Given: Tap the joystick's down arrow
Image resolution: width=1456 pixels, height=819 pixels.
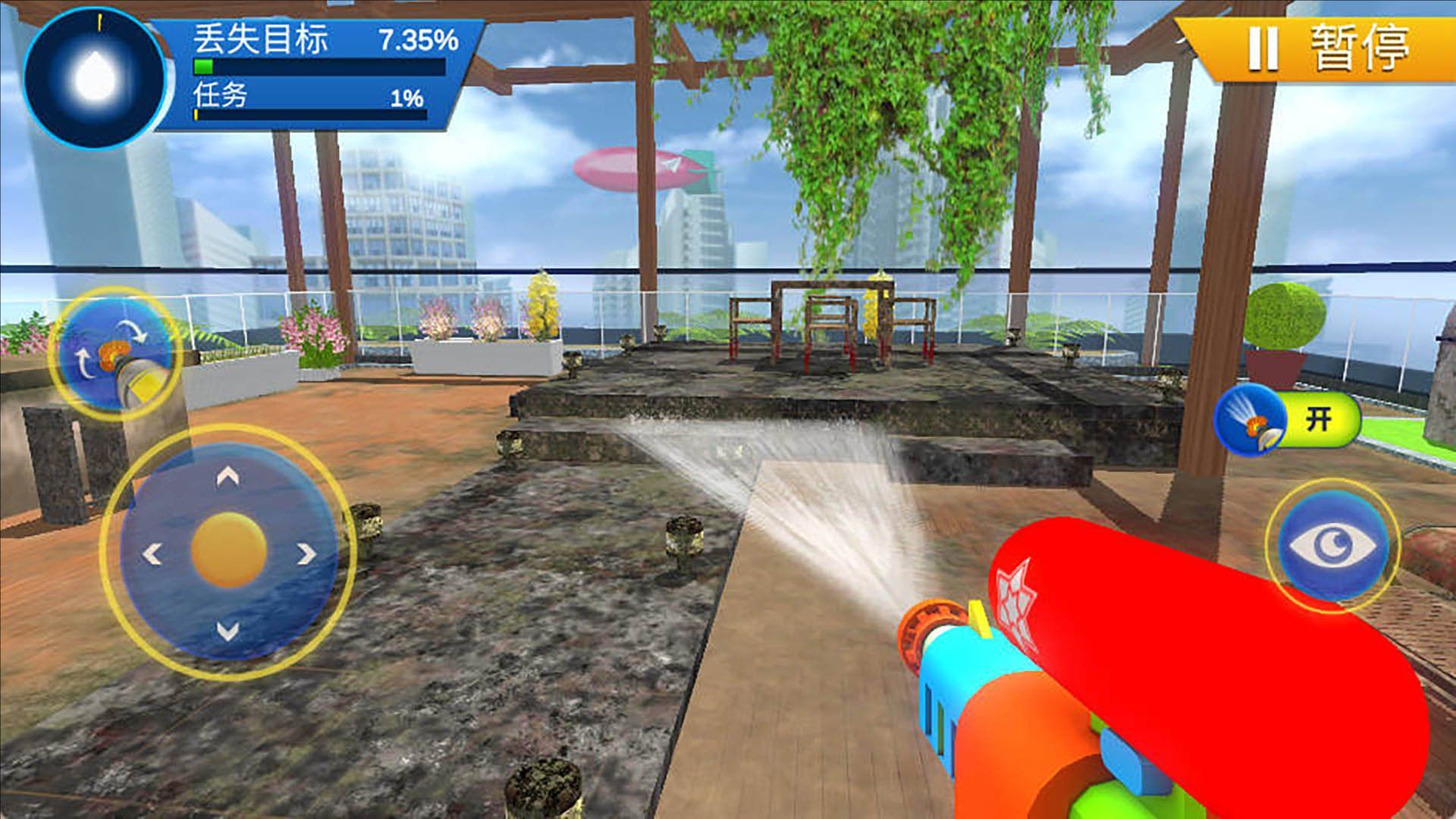Looking at the screenshot, I should pos(228,629).
